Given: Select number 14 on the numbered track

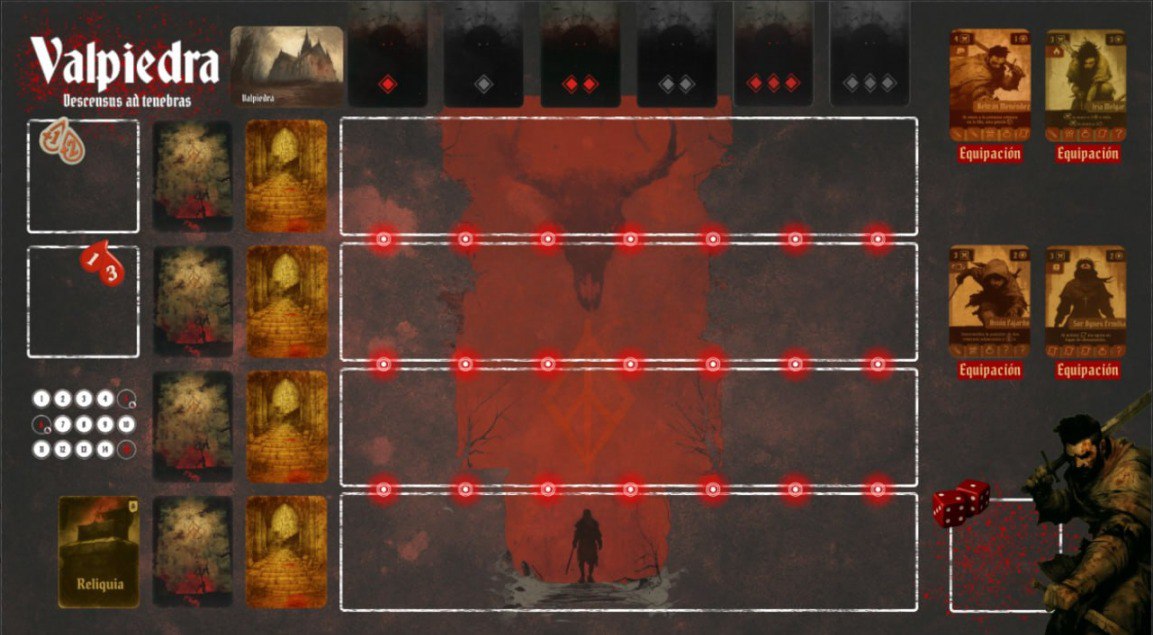Looking at the screenshot, I should point(104,449).
